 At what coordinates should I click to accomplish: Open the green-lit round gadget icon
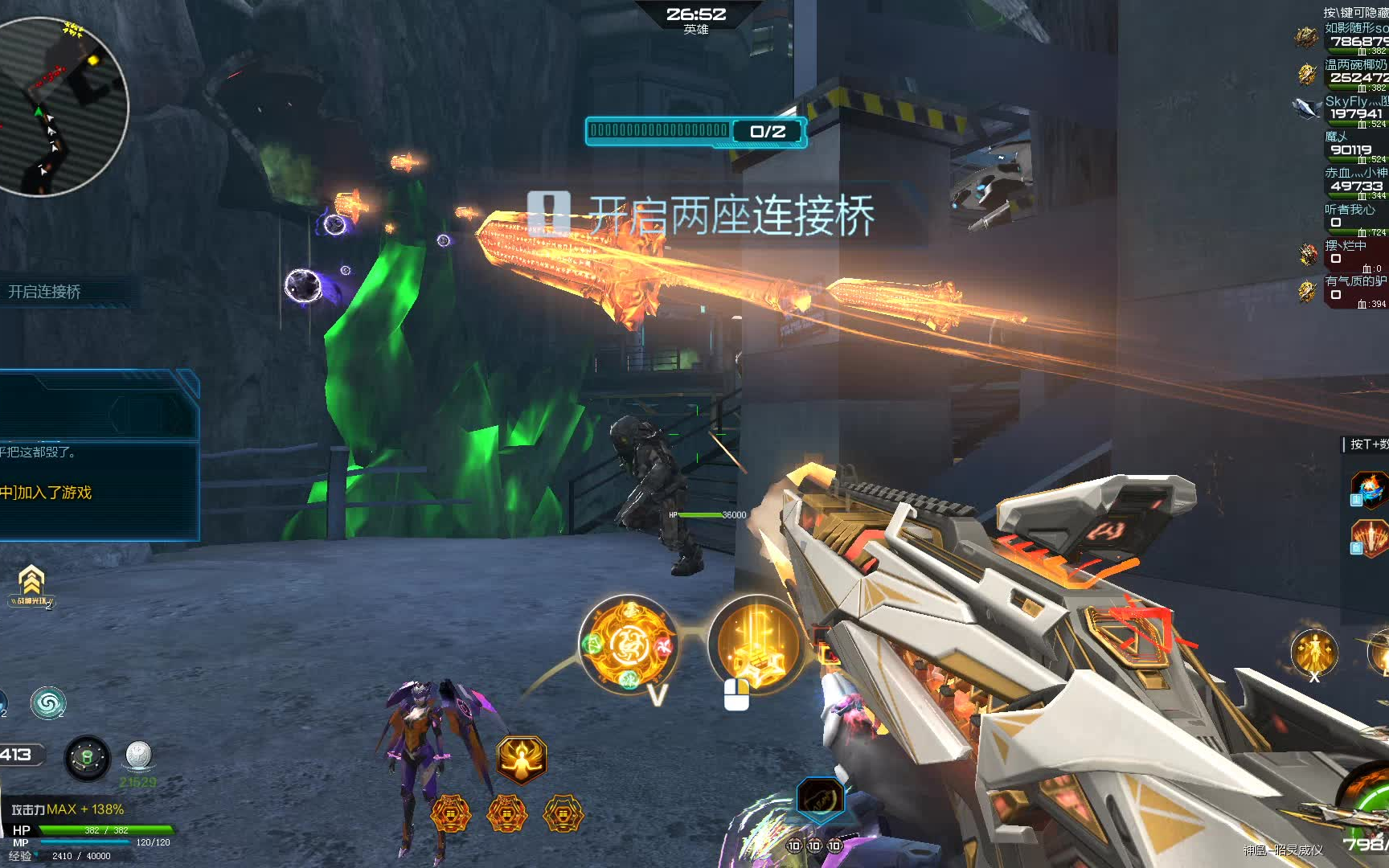pyautogui.click(x=87, y=757)
